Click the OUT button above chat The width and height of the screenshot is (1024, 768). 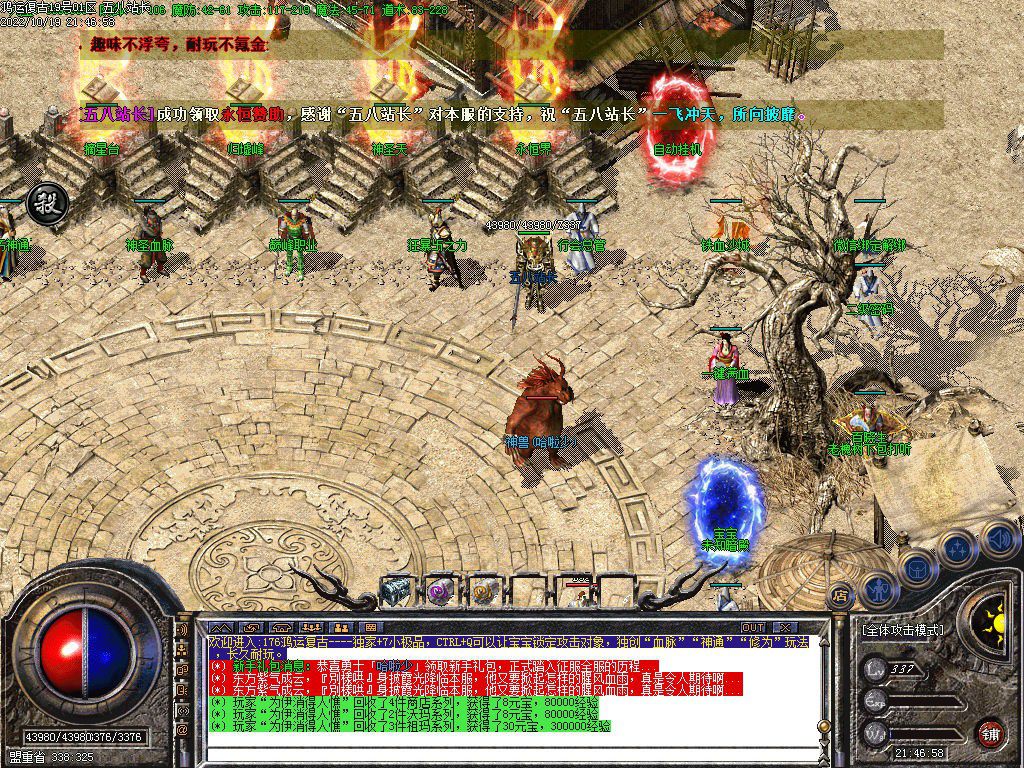coord(752,627)
